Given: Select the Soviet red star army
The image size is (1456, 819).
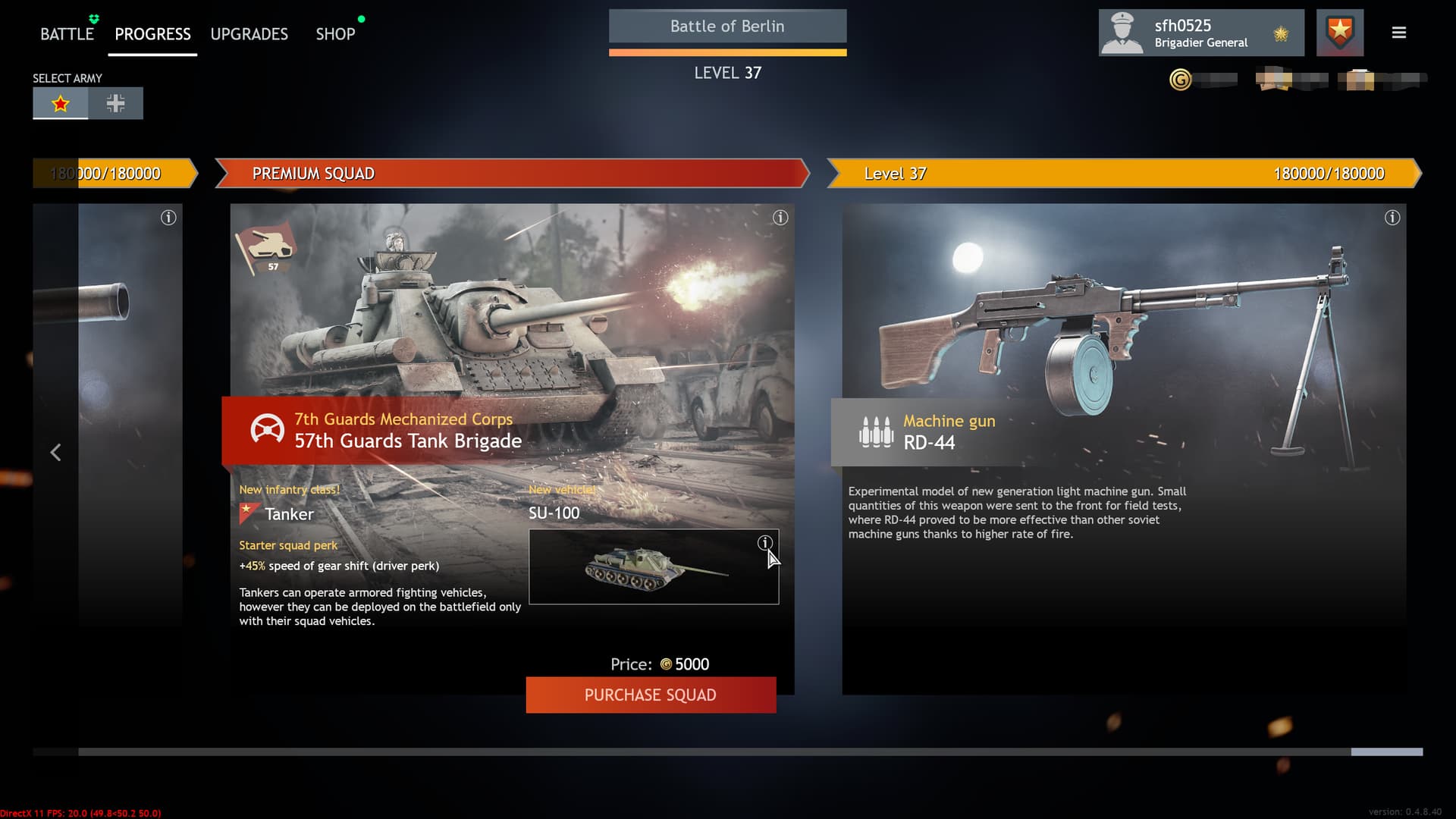Looking at the screenshot, I should pos(61,104).
